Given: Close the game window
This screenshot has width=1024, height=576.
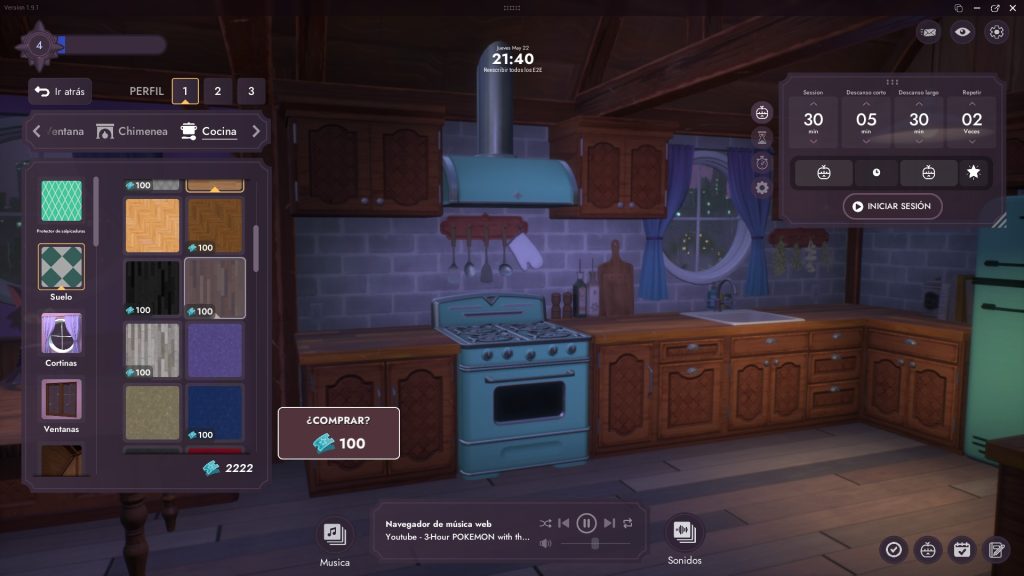Looking at the screenshot, I should (1014, 7).
